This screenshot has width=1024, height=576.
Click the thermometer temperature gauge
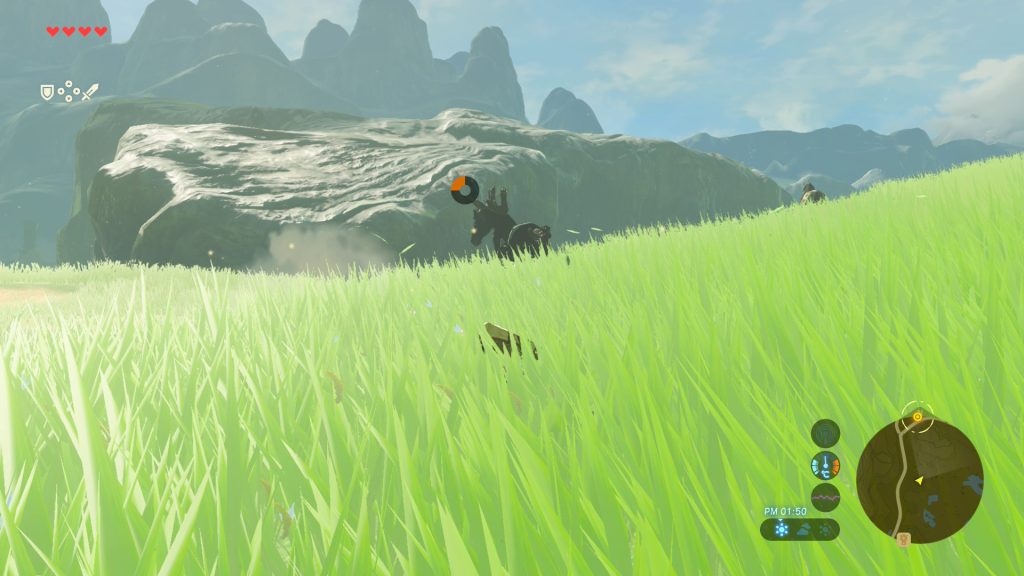pyautogui.click(x=825, y=465)
